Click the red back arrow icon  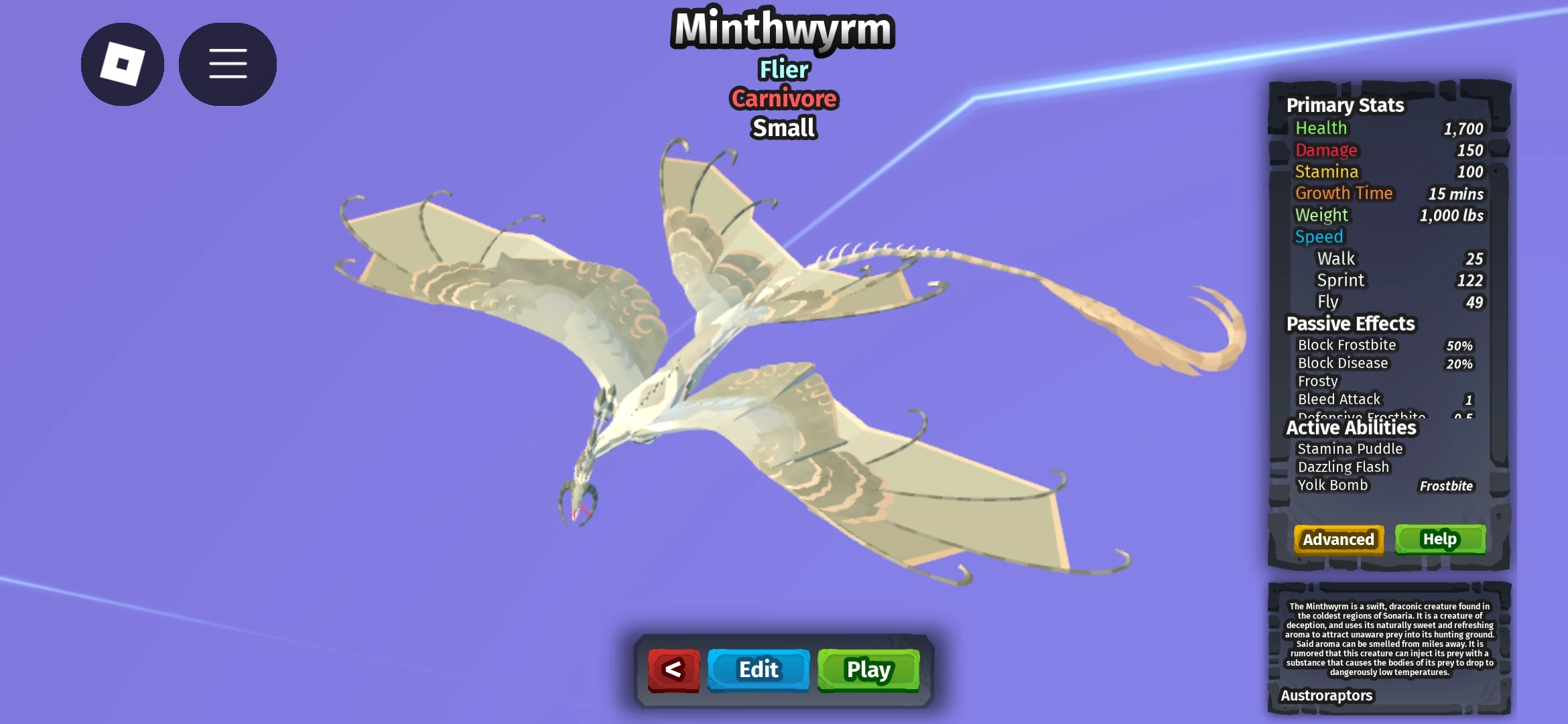[x=673, y=669]
